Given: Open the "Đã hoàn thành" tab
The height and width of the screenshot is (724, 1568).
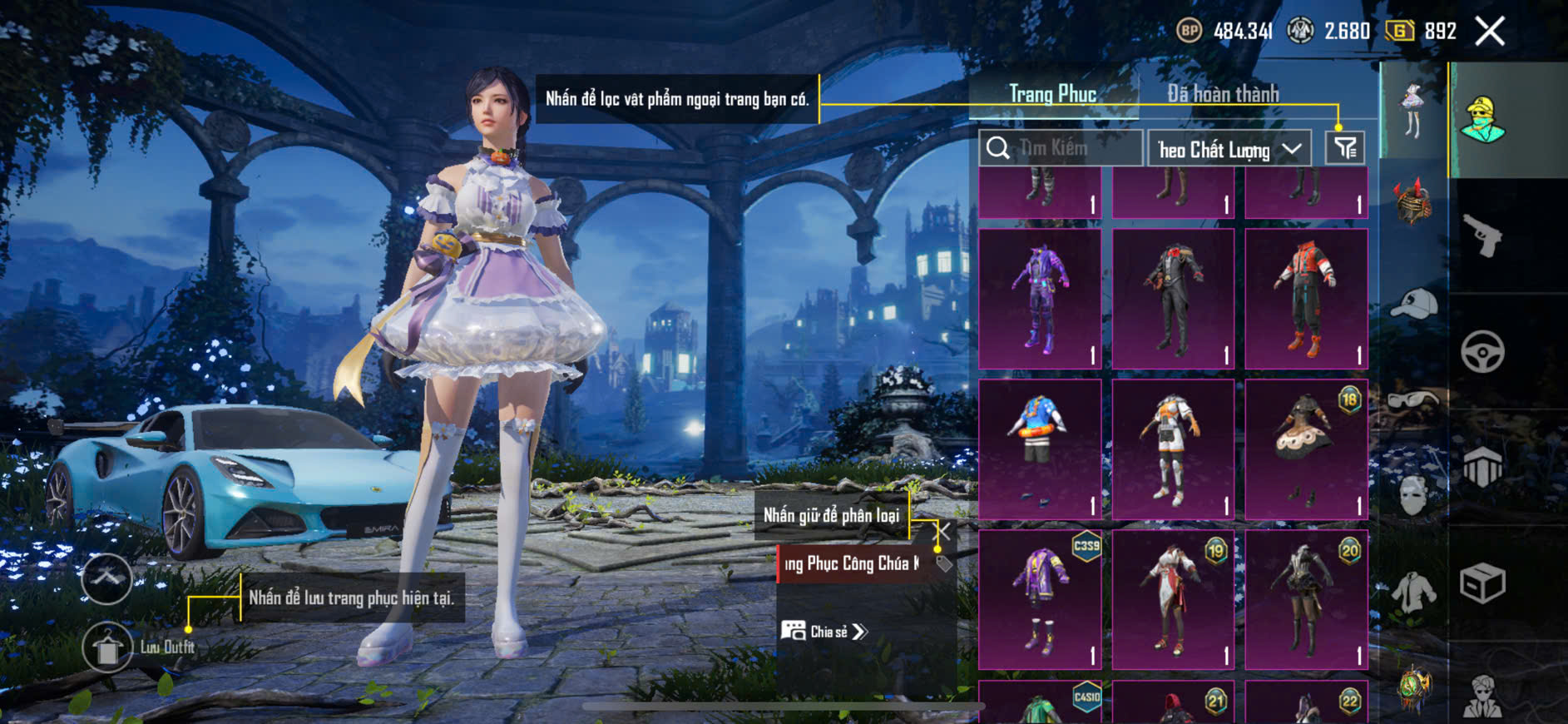Looking at the screenshot, I should pyautogui.click(x=1222, y=94).
